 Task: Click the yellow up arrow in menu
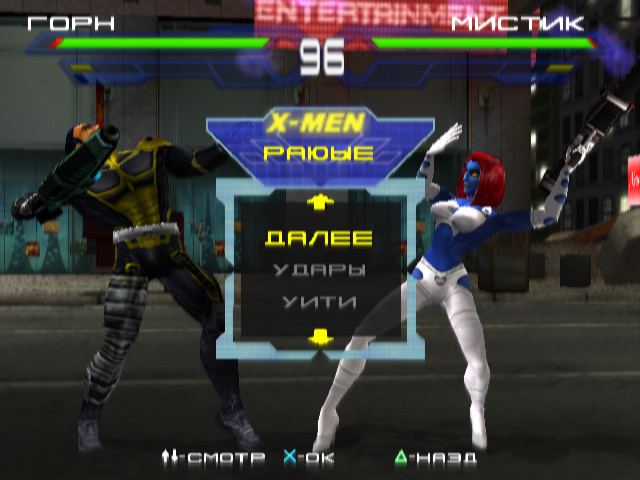point(319,202)
